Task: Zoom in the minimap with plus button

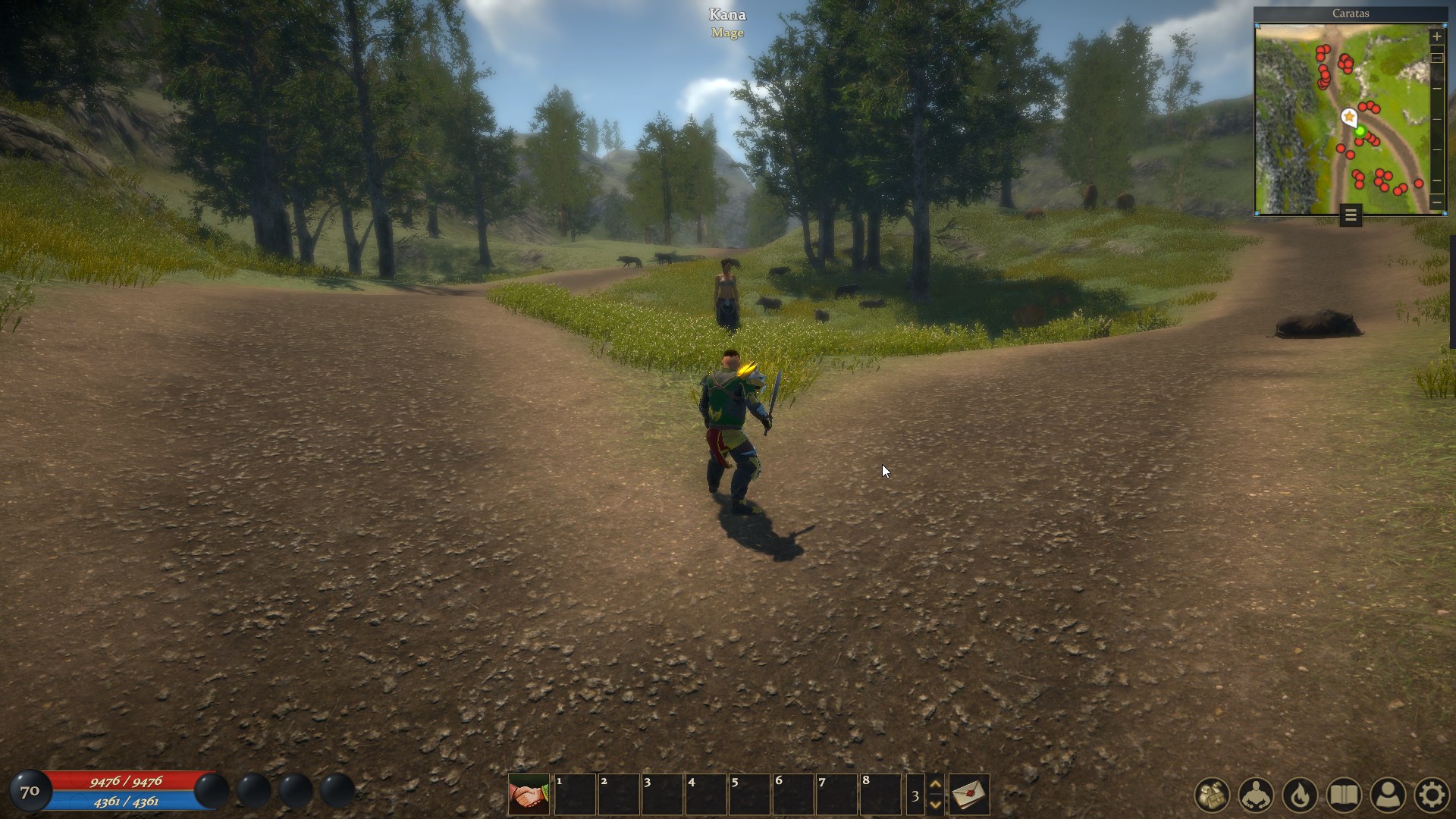Action: 1436,36
